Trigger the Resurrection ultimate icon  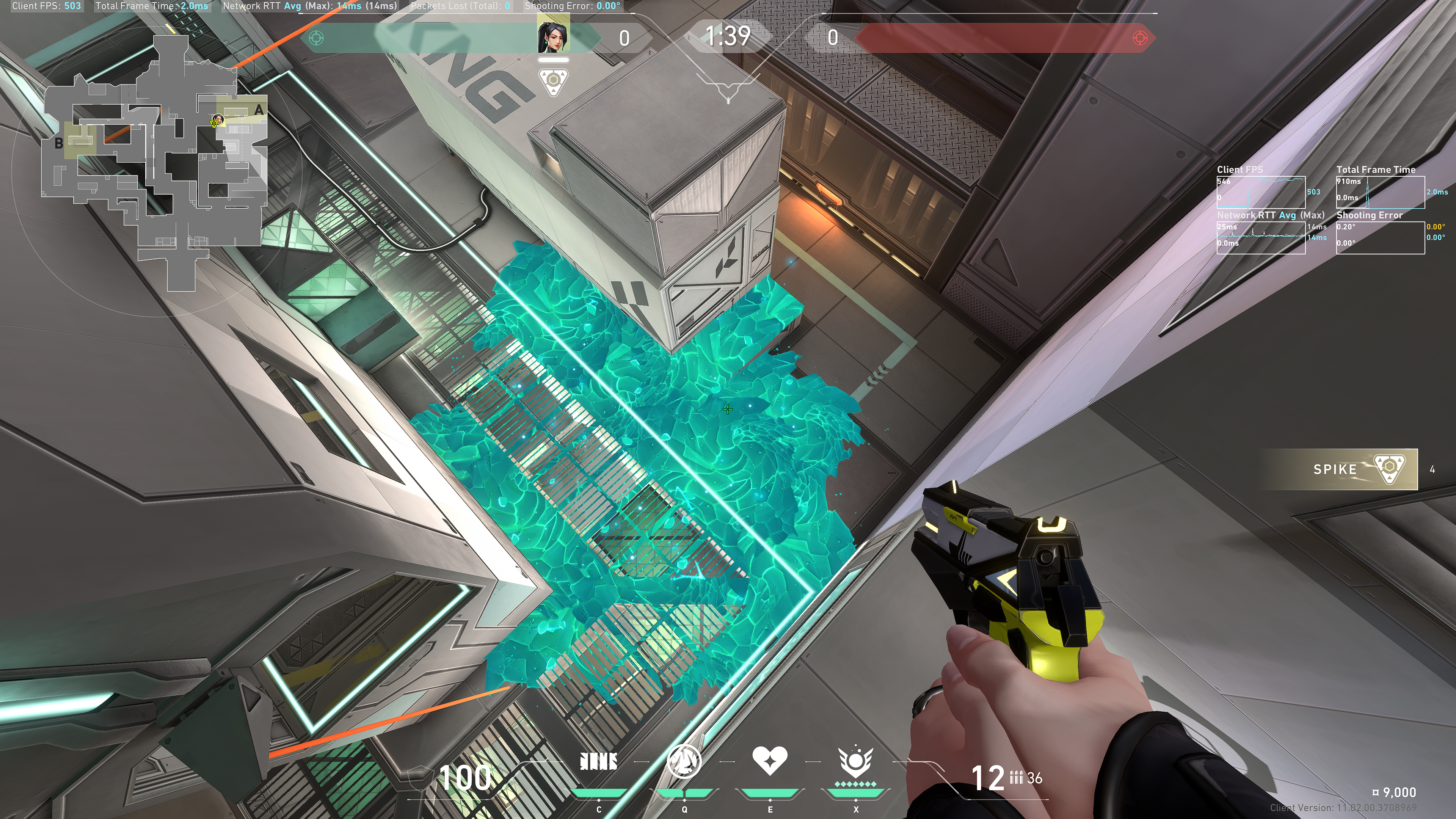click(856, 762)
